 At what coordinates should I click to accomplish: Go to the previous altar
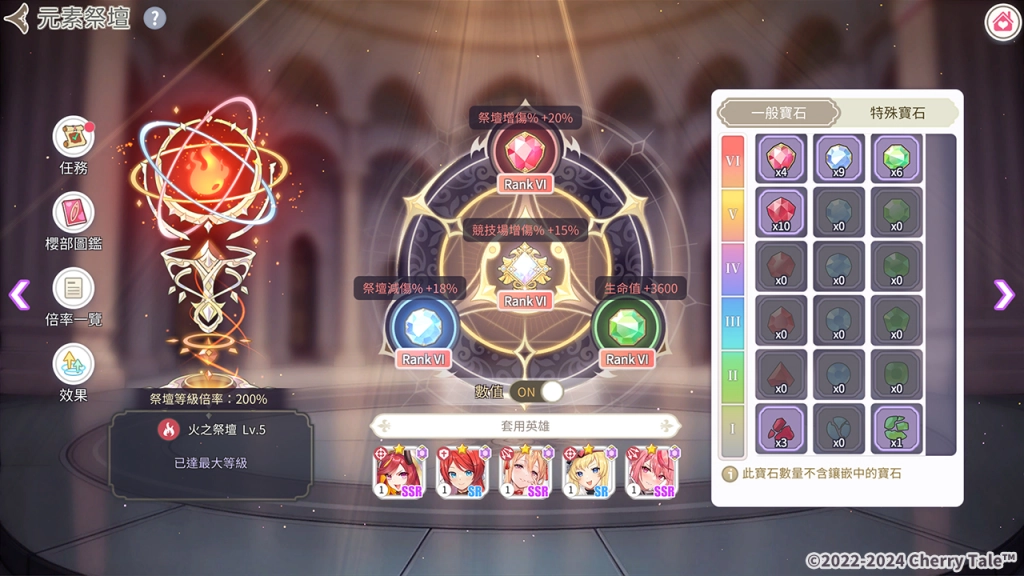click(x=18, y=293)
